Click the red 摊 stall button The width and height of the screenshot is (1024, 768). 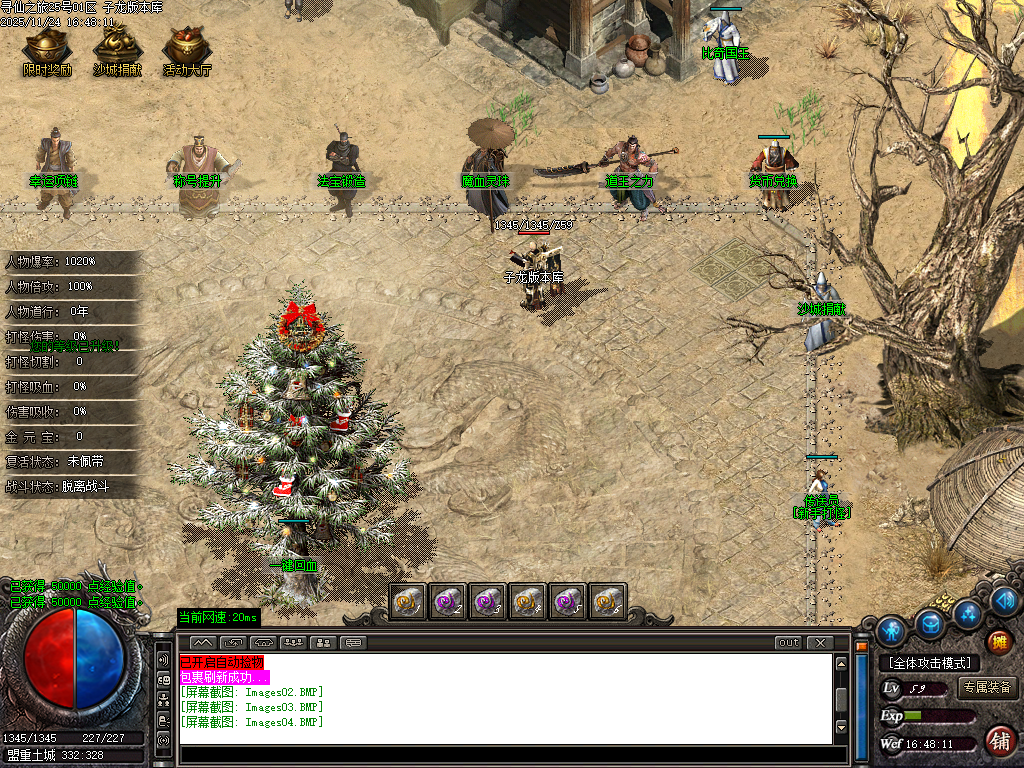point(998,640)
